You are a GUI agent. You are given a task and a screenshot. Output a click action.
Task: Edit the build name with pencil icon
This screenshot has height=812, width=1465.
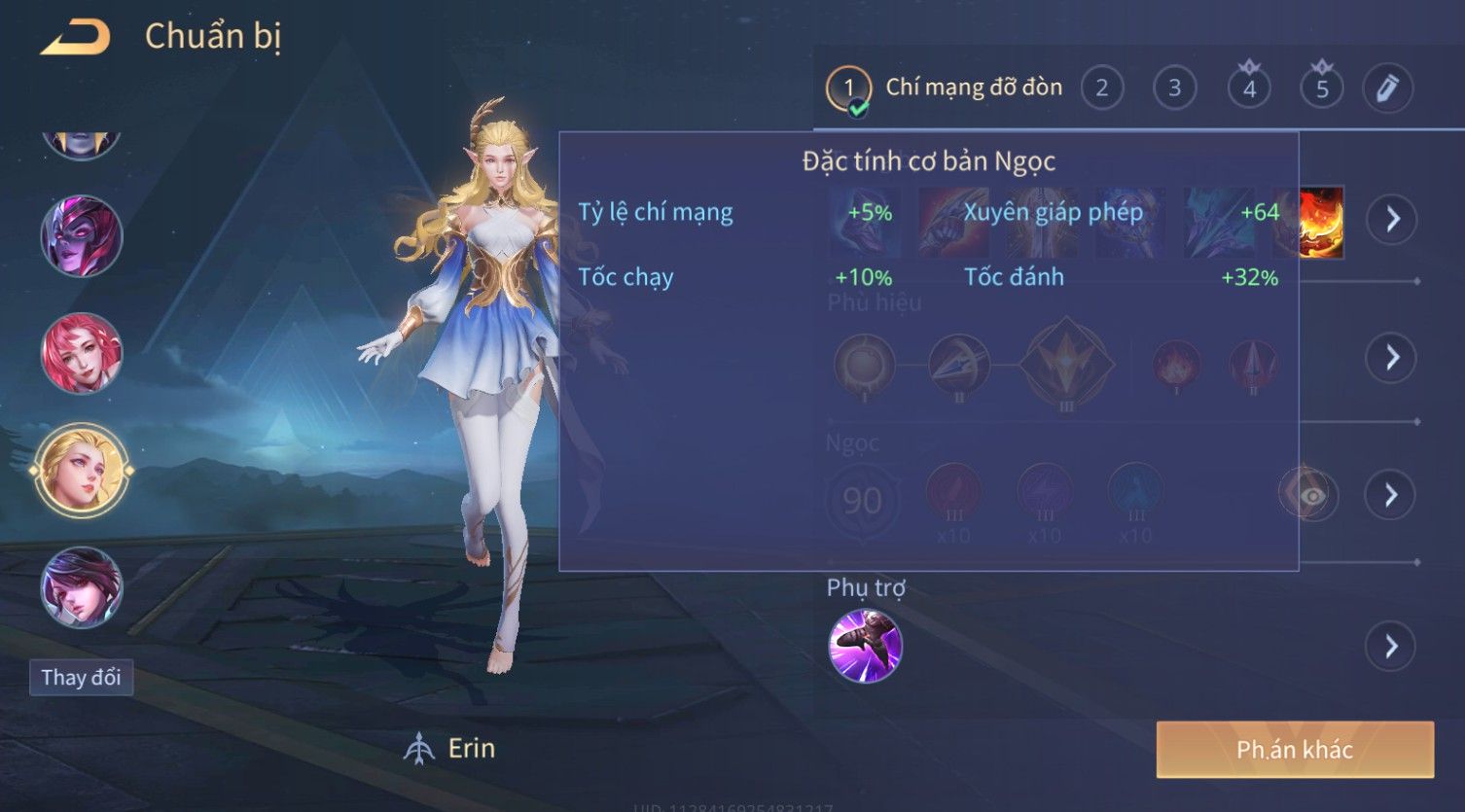[1387, 88]
